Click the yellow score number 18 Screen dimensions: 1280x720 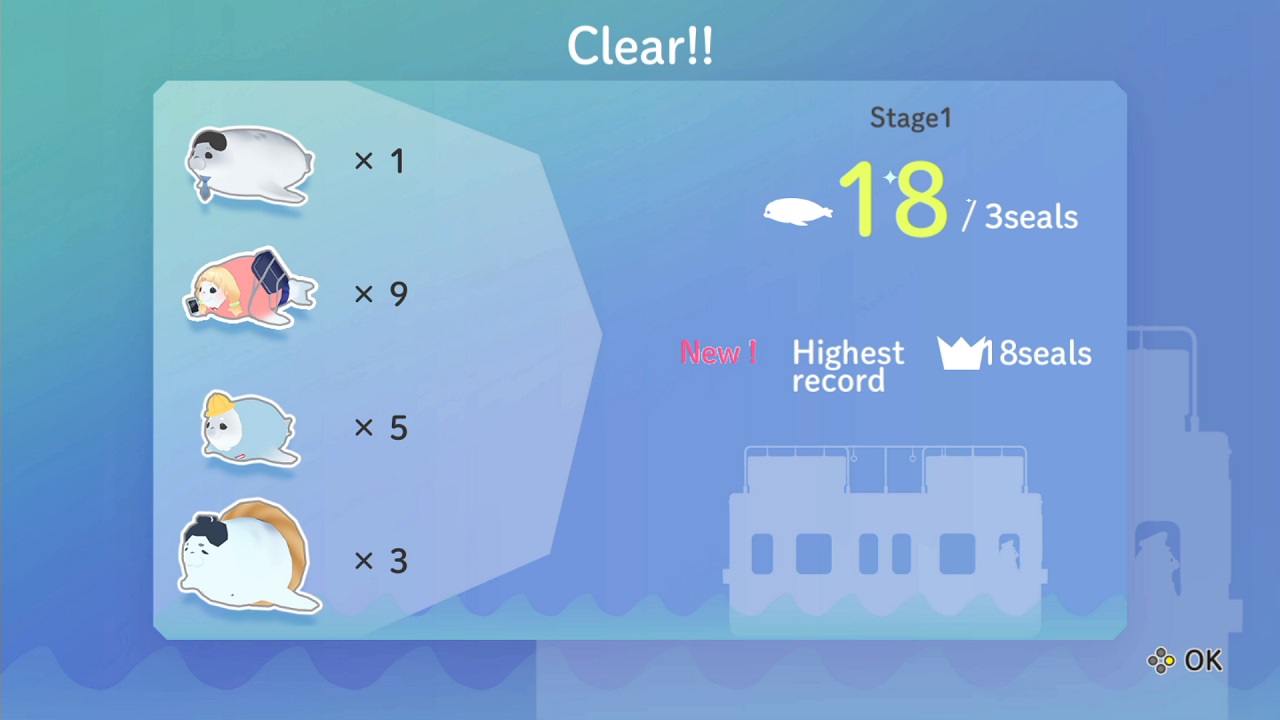(895, 200)
